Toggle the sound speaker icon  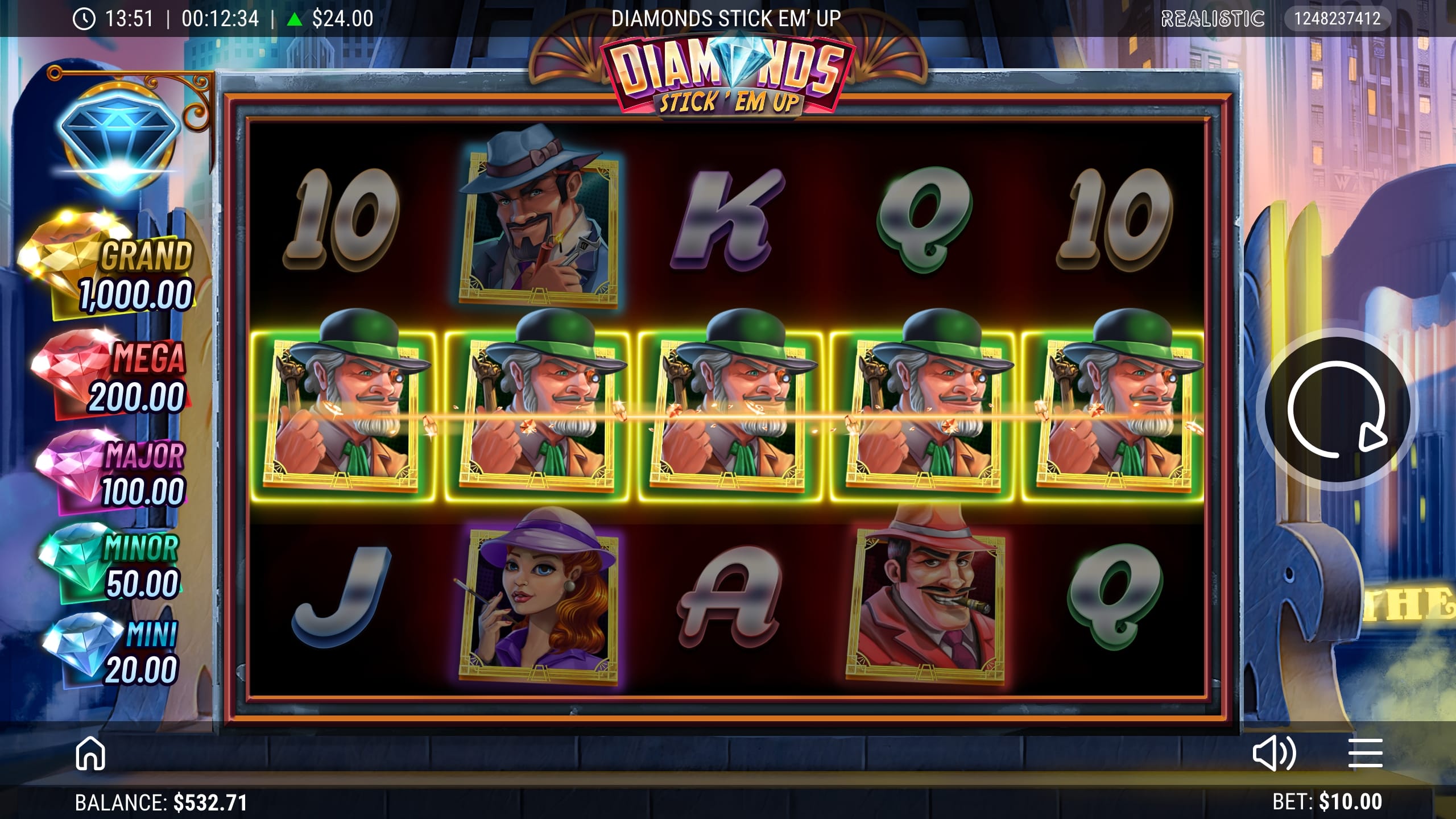tap(1274, 754)
